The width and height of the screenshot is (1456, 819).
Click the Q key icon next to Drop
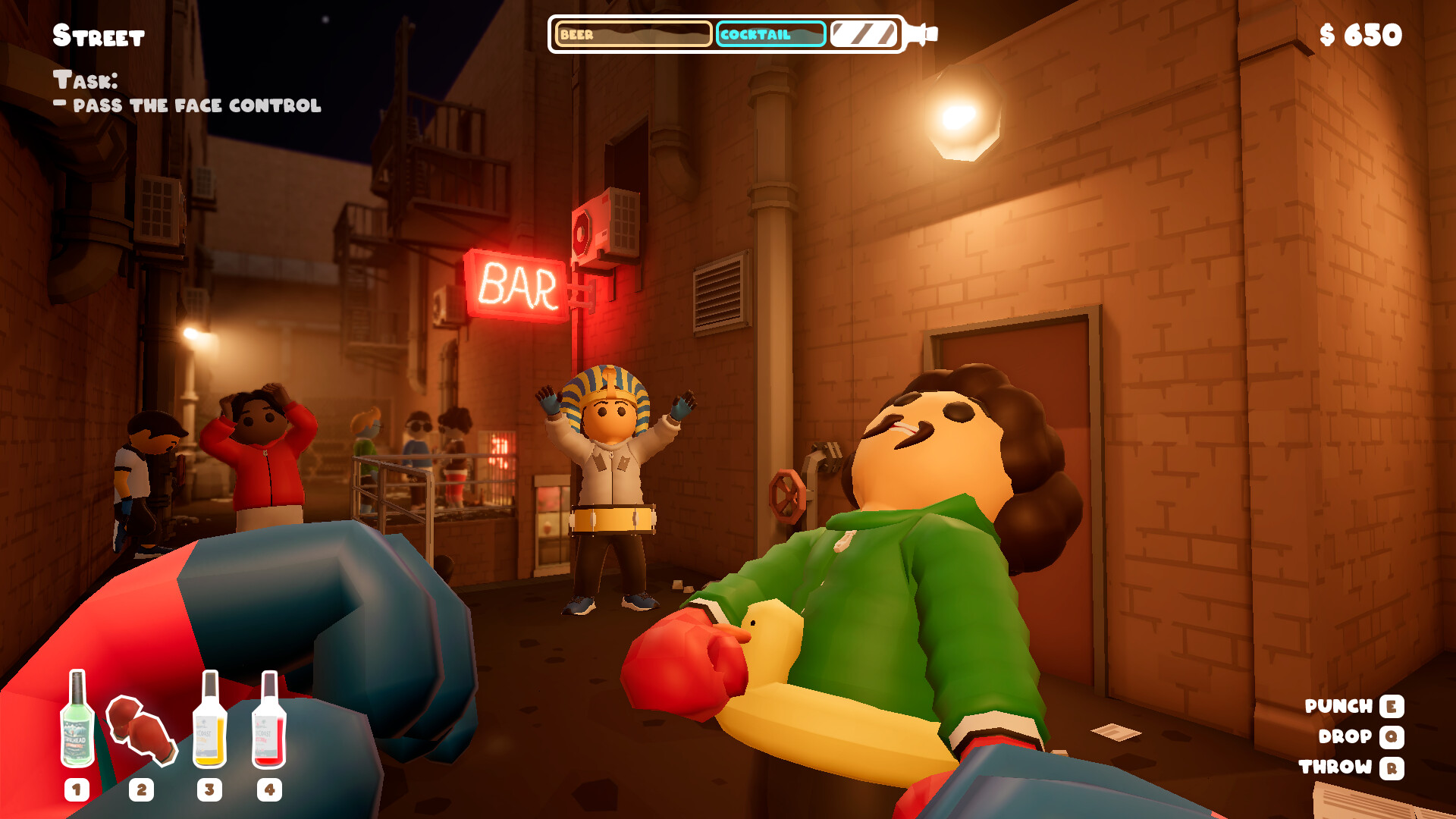(x=1391, y=737)
